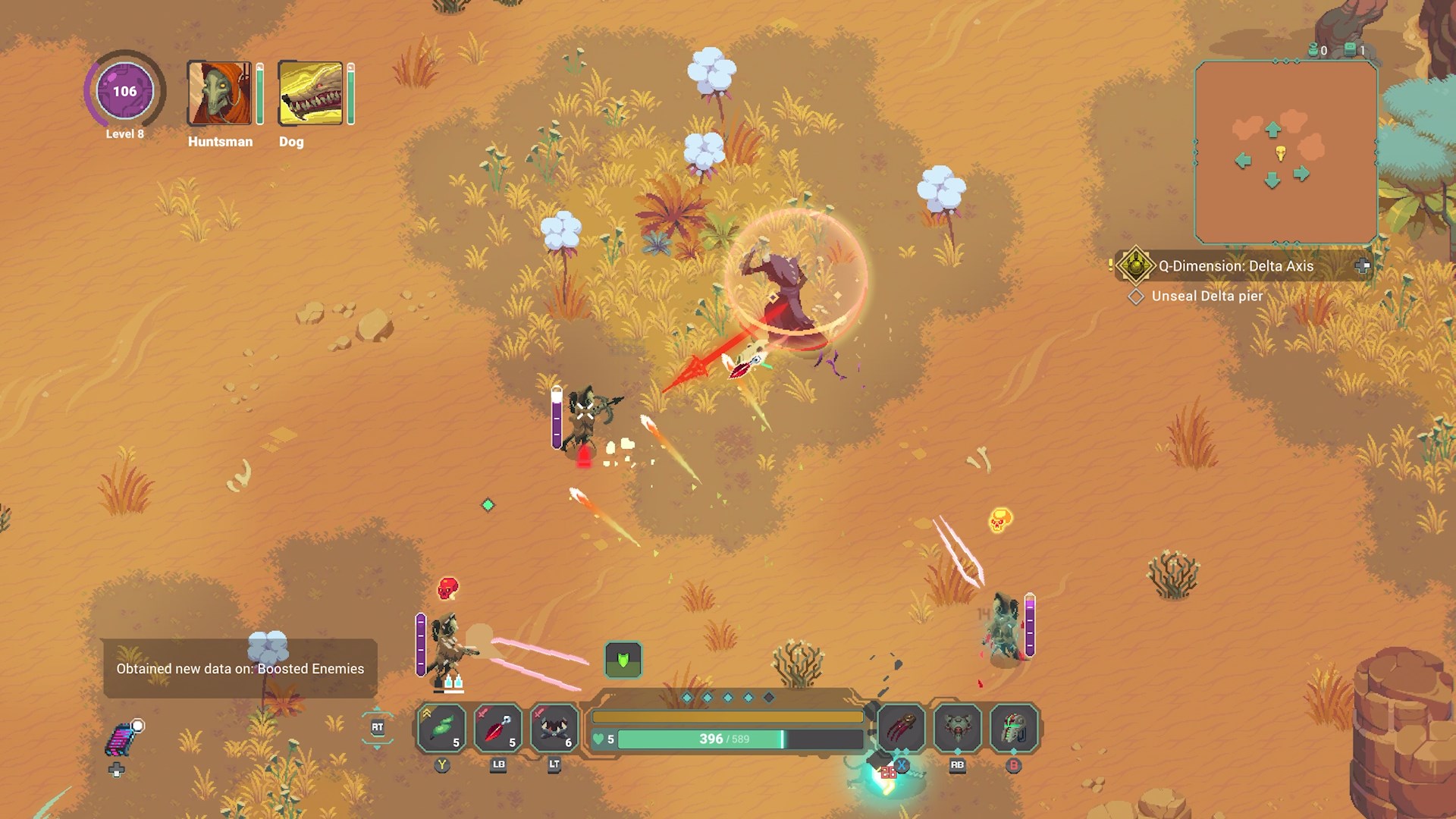
Task: Open the Q-Dimension: Delta Axis quest tracker
Action: pyautogui.click(x=1235, y=266)
